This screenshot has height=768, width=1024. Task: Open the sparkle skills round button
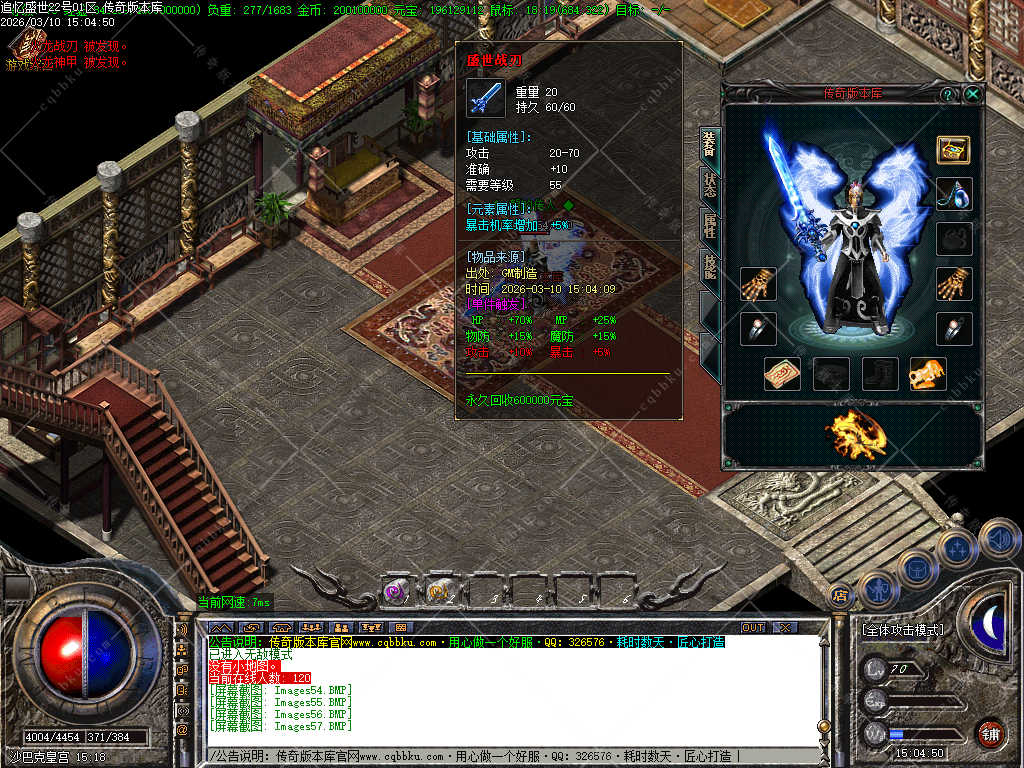(957, 548)
